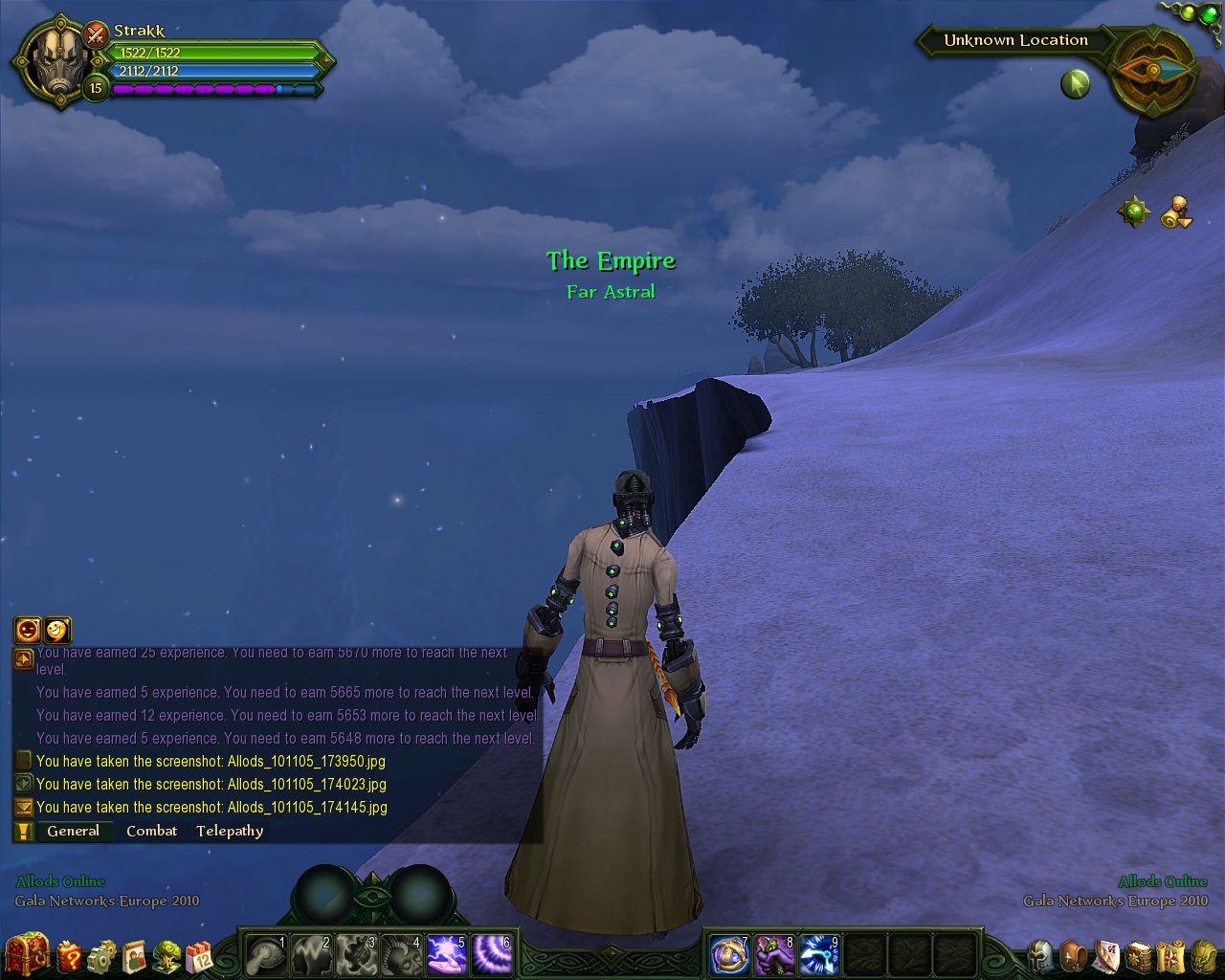Open the knight helmet character icon

click(1041, 955)
